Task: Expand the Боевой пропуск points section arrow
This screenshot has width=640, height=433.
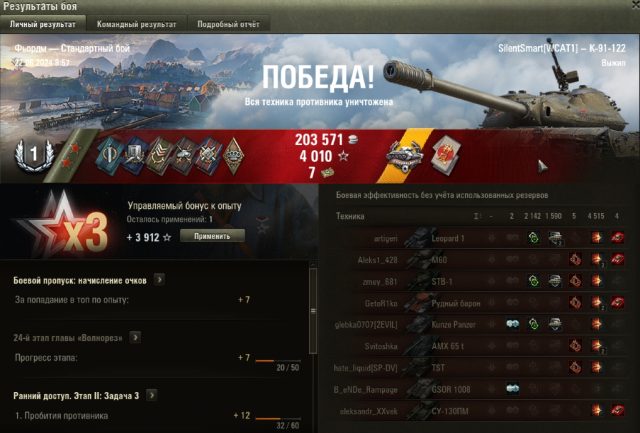Action: pos(159,280)
